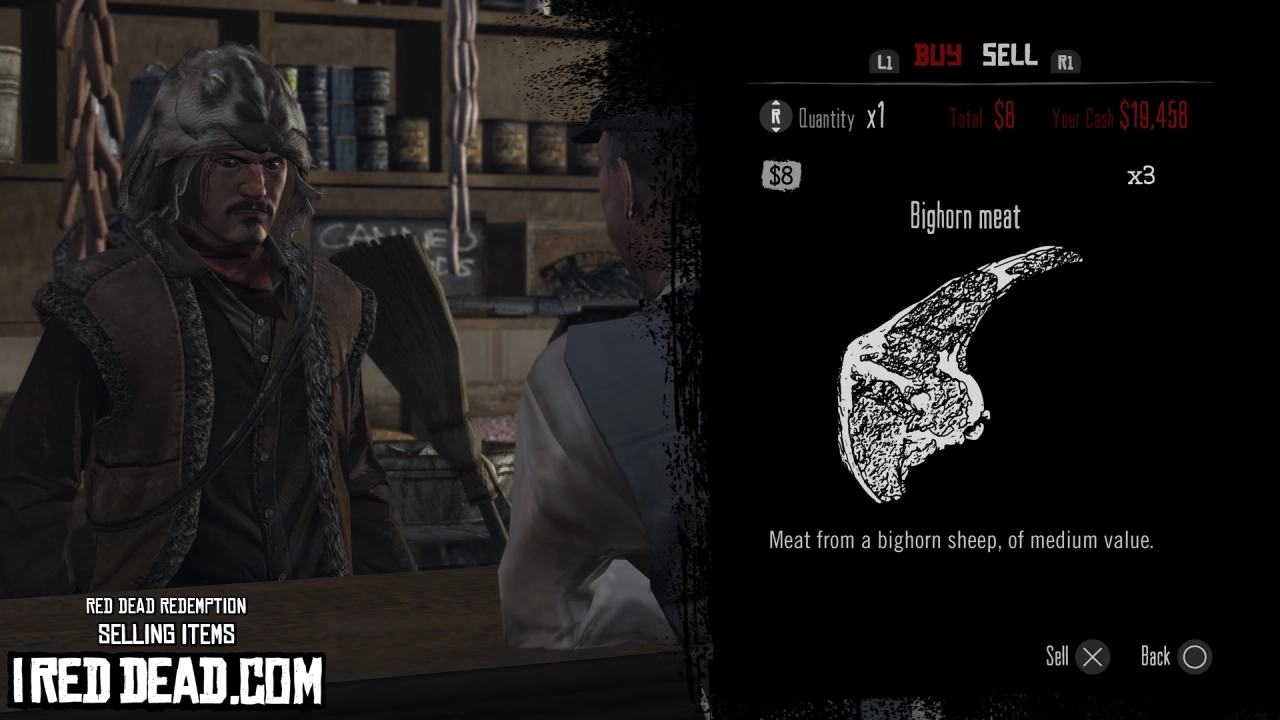
Task: Click the Back label to exit shop
Action: point(1158,657)
